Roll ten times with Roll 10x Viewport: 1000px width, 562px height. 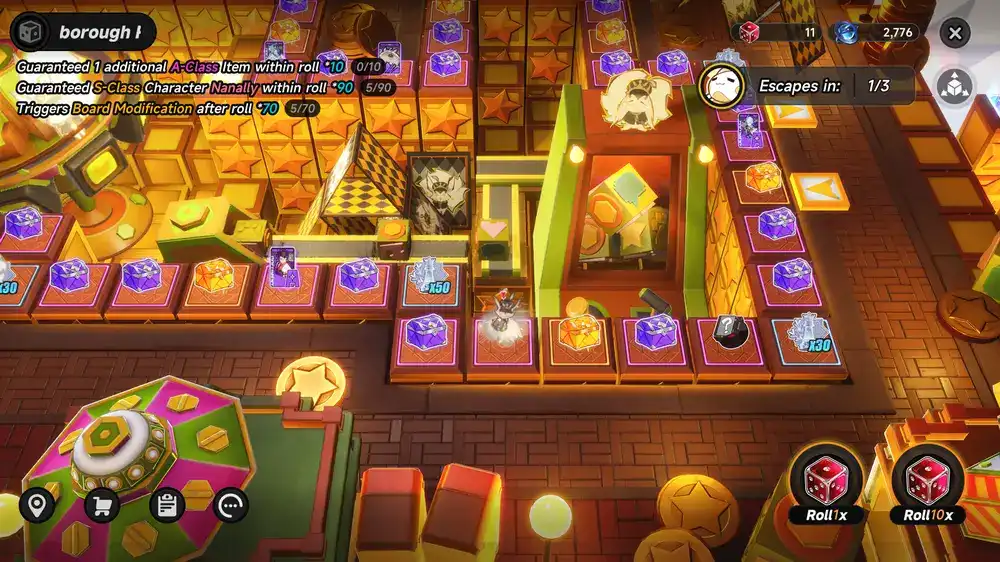928,484
